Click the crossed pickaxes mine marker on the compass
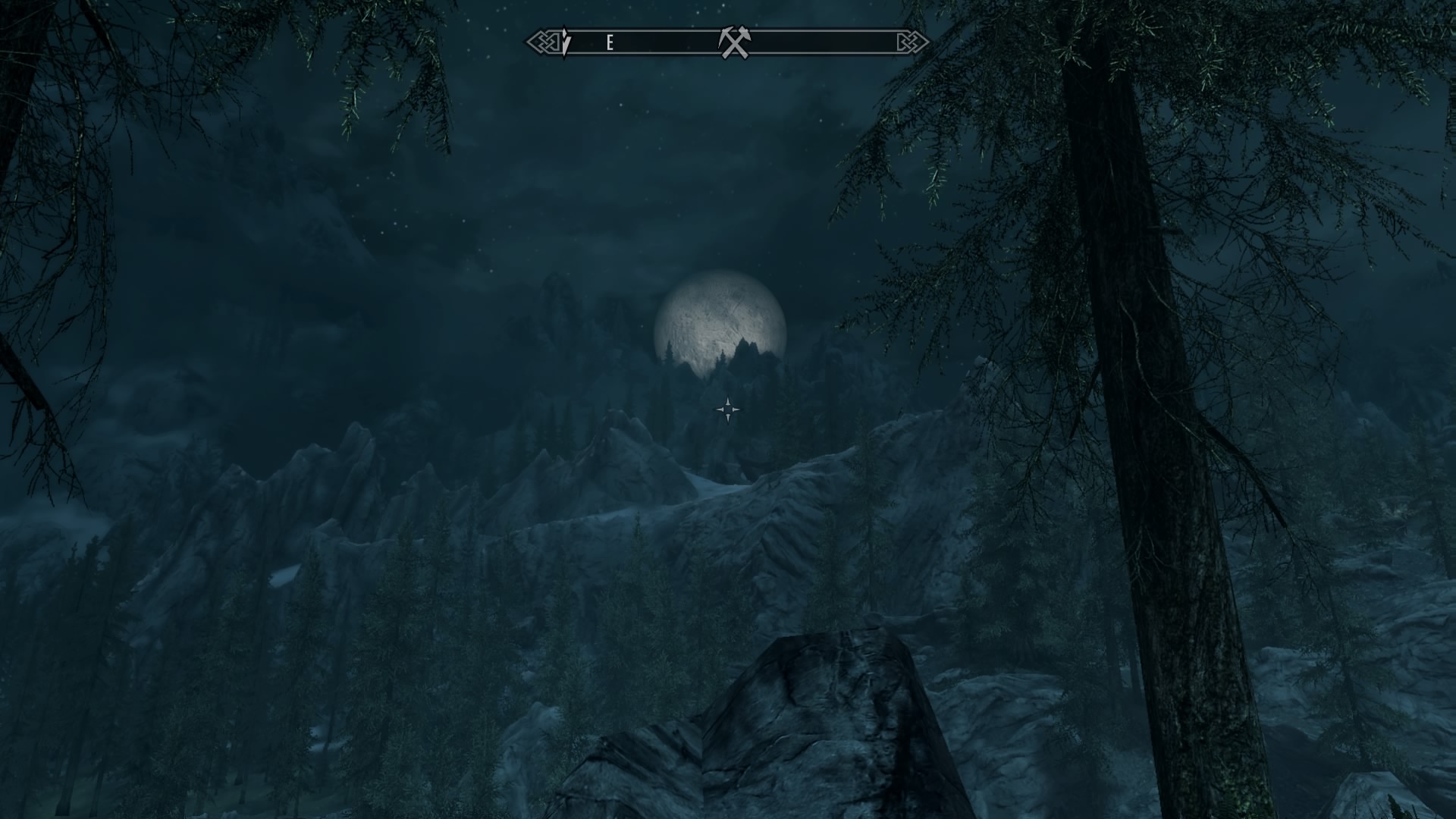Viewport: 1456px width, 819px height. coord(733,42)
